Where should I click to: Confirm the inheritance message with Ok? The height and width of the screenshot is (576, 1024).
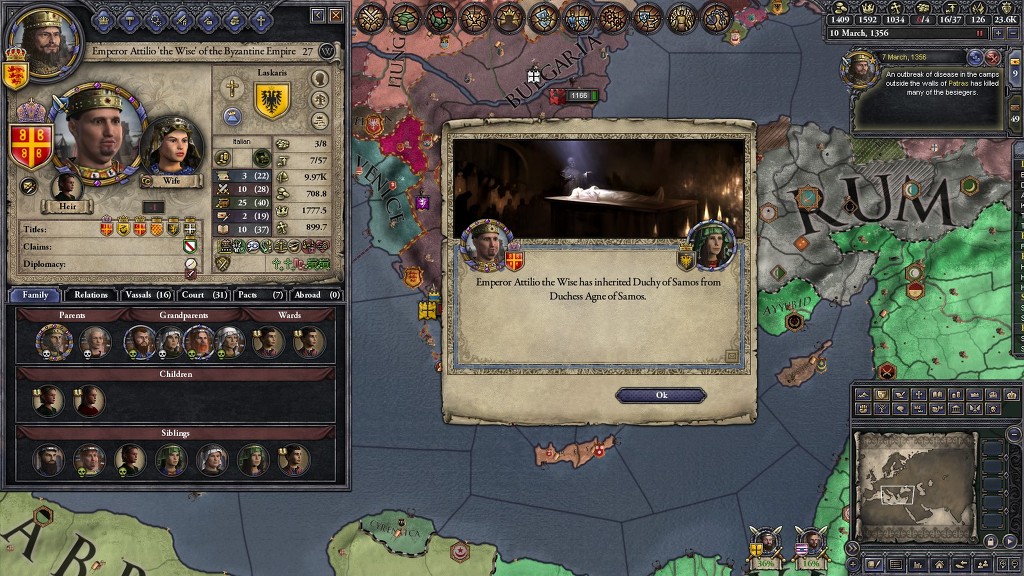(661, 395)
